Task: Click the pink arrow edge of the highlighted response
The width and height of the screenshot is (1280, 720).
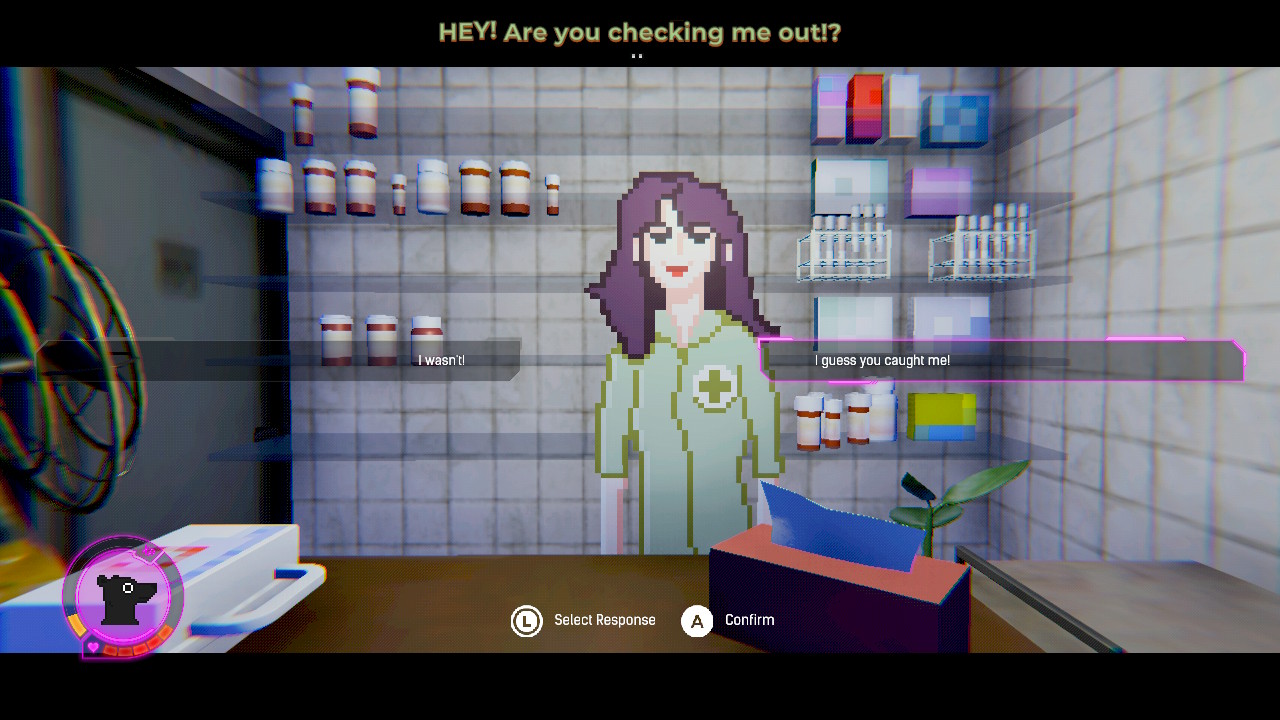Action: click(x=1240, y=361)
